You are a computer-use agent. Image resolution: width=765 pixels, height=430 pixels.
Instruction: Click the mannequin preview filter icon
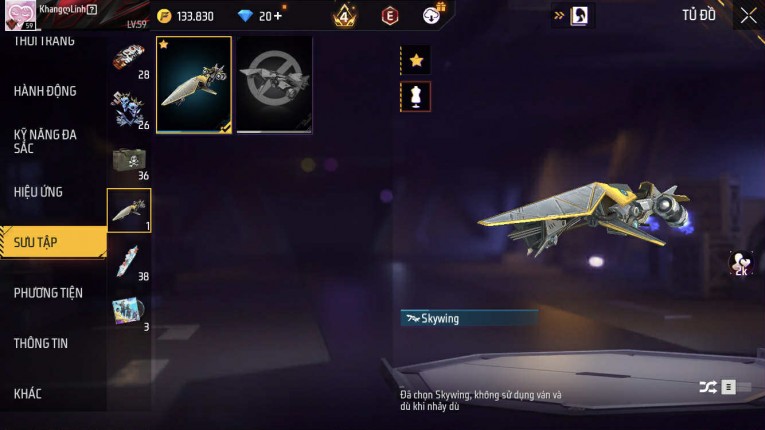pyautogui.click(x=416, y=96)
